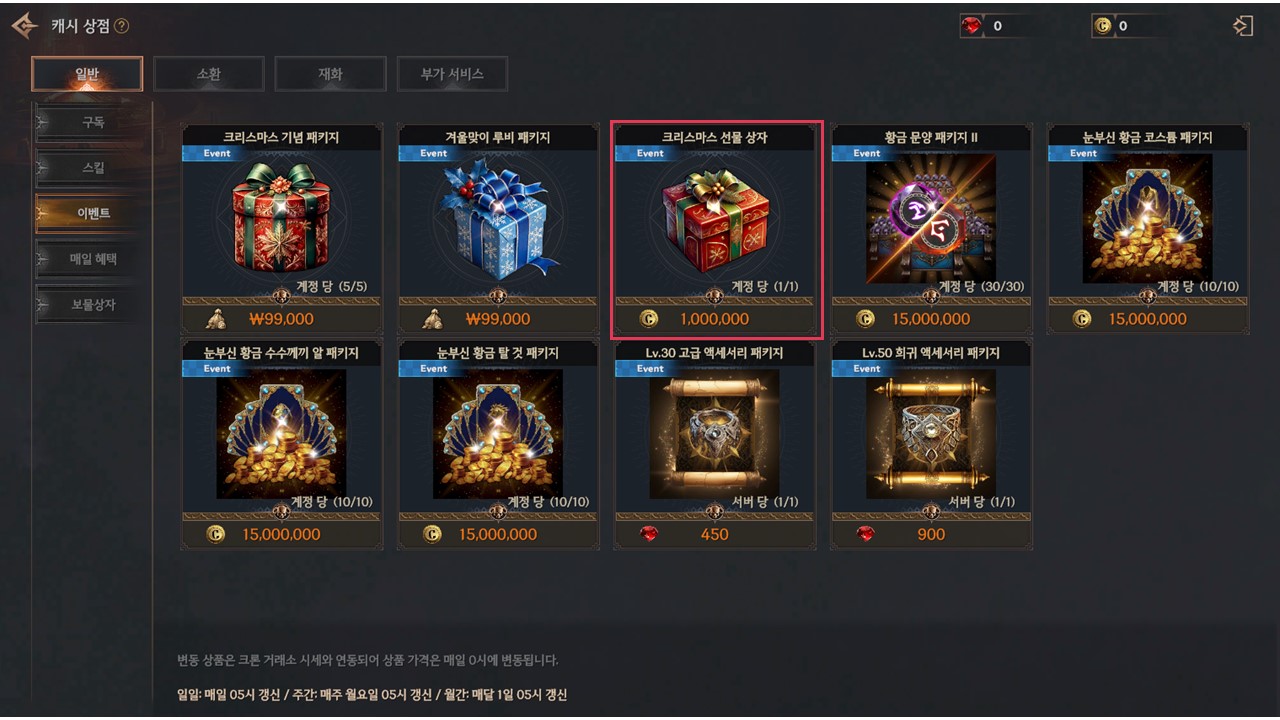The height and width of the screenshot is (720, 1280).
Task: Select the 재화 tab
Action: coord(330,74)
